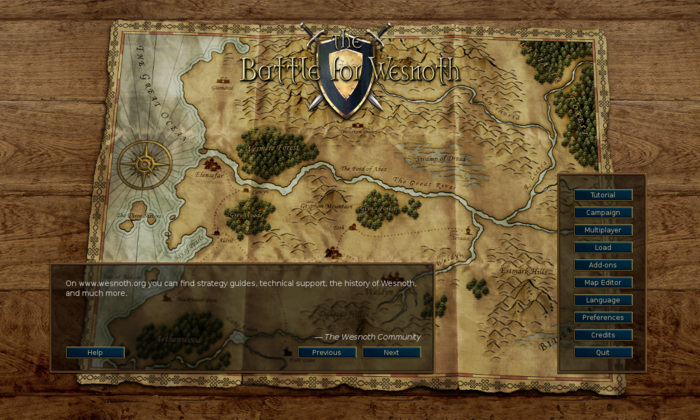700x420 pixels.
Task: Click the Help button in the tip panel
Action: pyautogui.click(x=95, y=352)
